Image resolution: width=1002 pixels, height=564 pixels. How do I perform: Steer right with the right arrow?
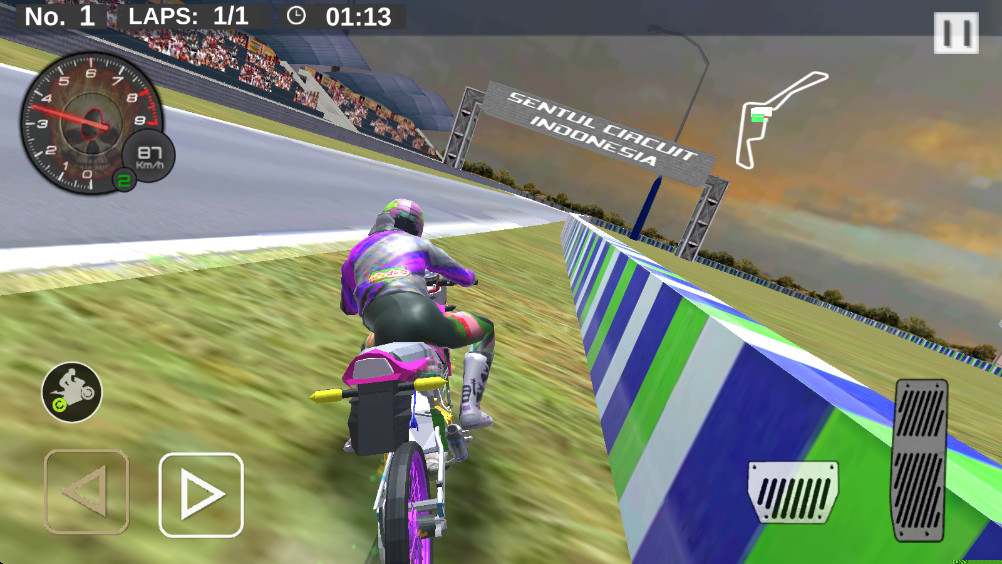click(201, 494)
